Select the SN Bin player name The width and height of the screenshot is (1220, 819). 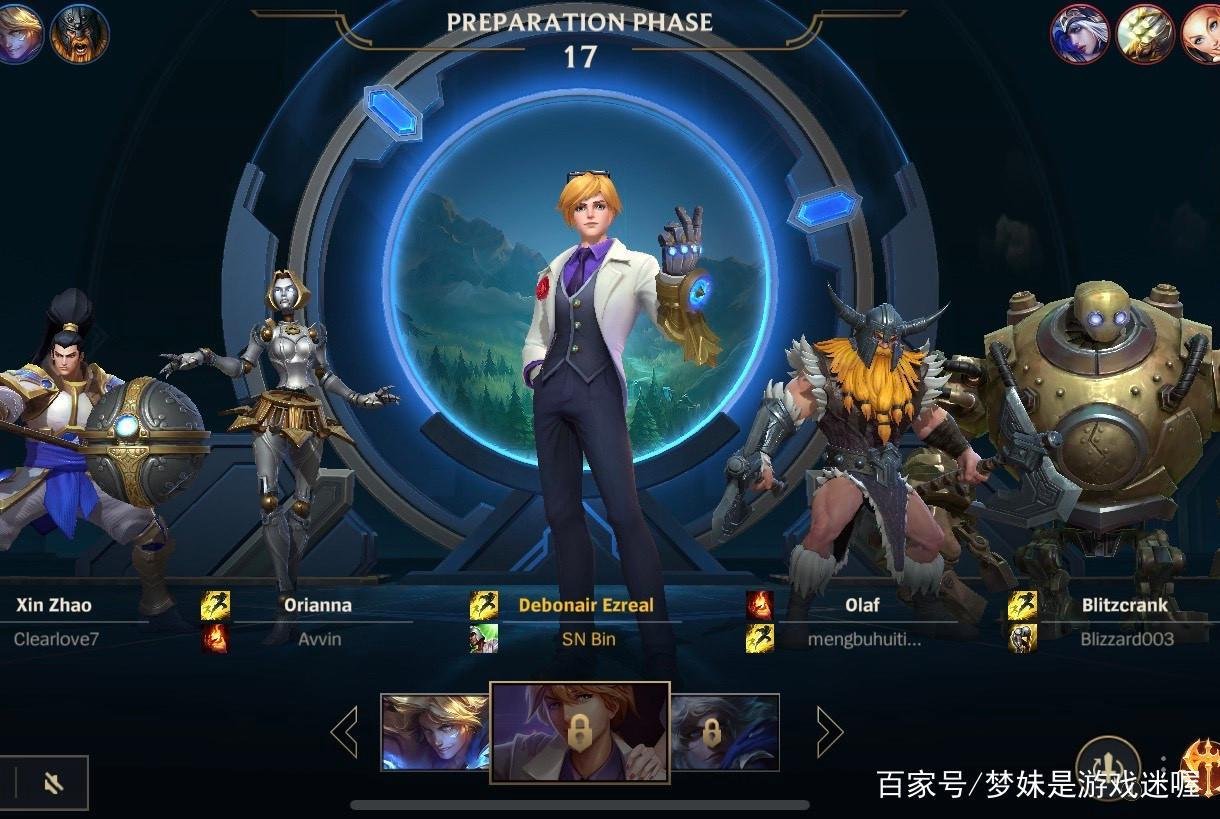click(x=588, y=639)
